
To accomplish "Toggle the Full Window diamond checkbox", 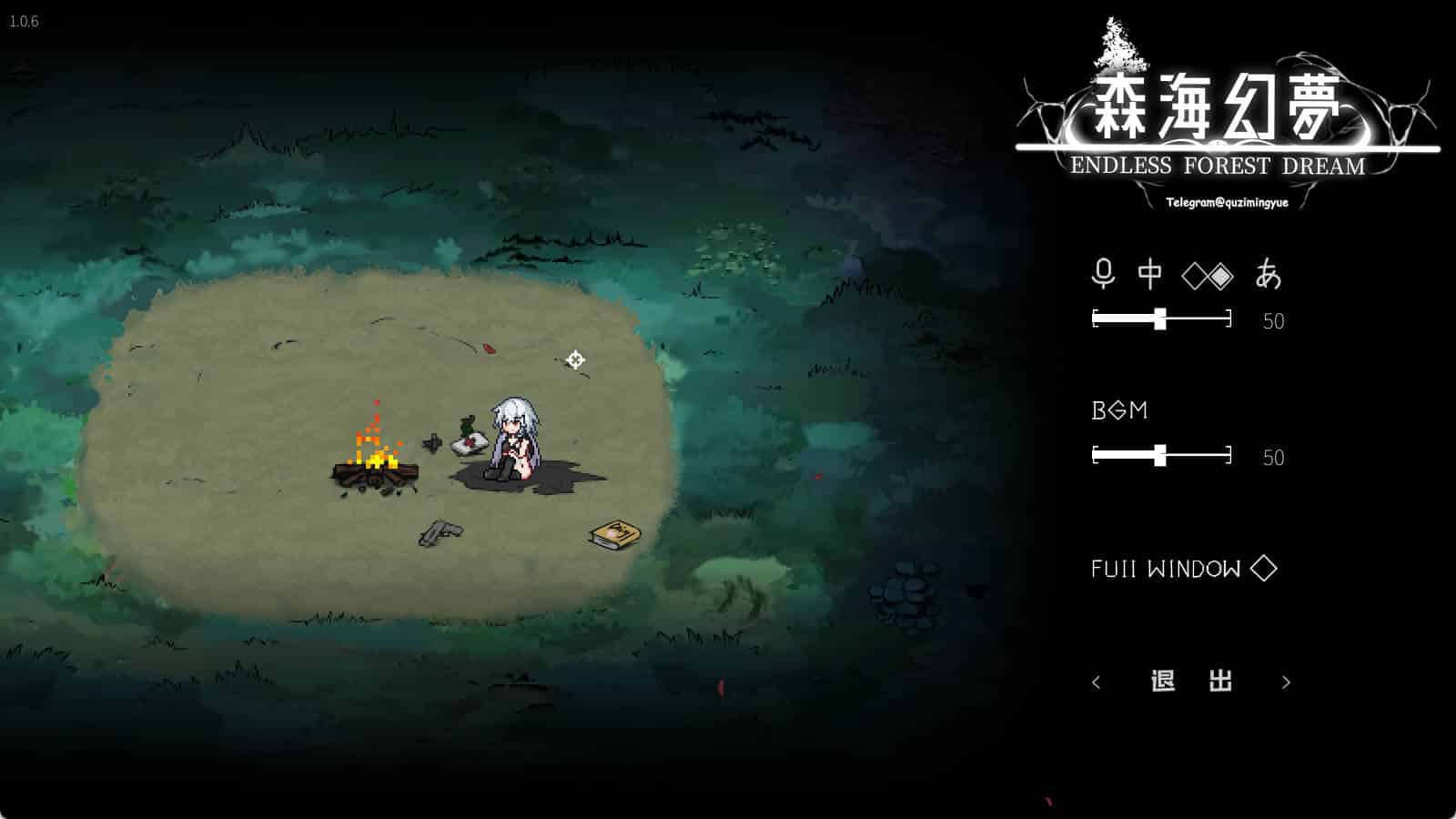I will (x=1263, y=569).
